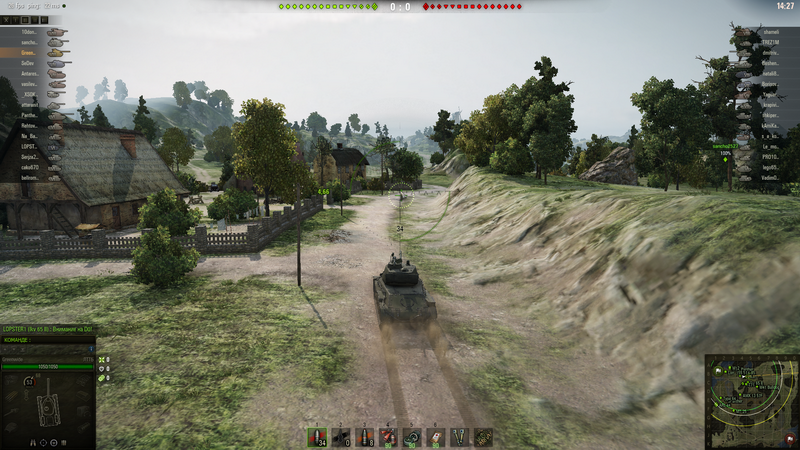This screenshot has height=450, width=800.
Task: Click the minimap
Action: [x=751, y=401]
